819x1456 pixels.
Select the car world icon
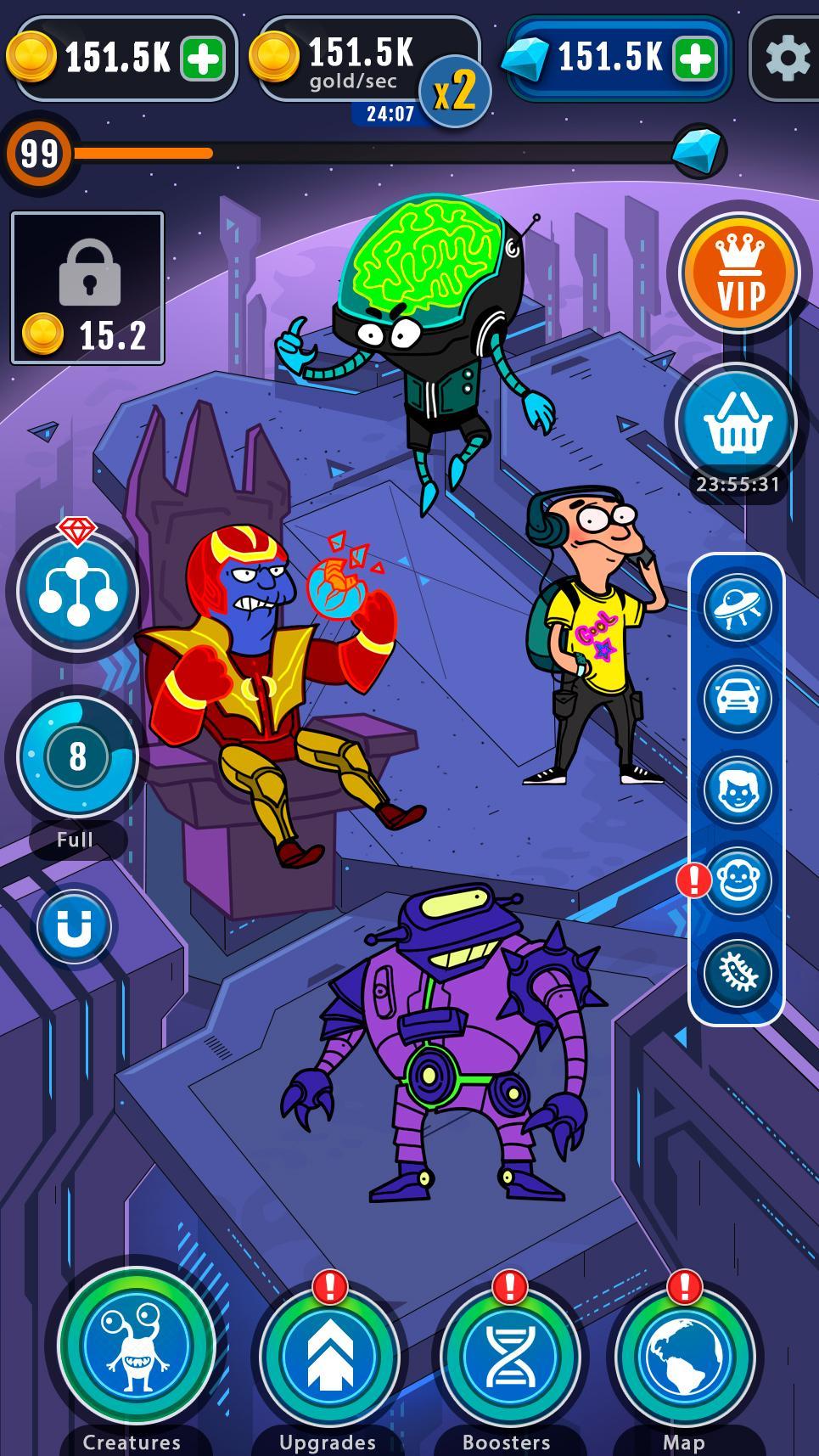point(737,698)
